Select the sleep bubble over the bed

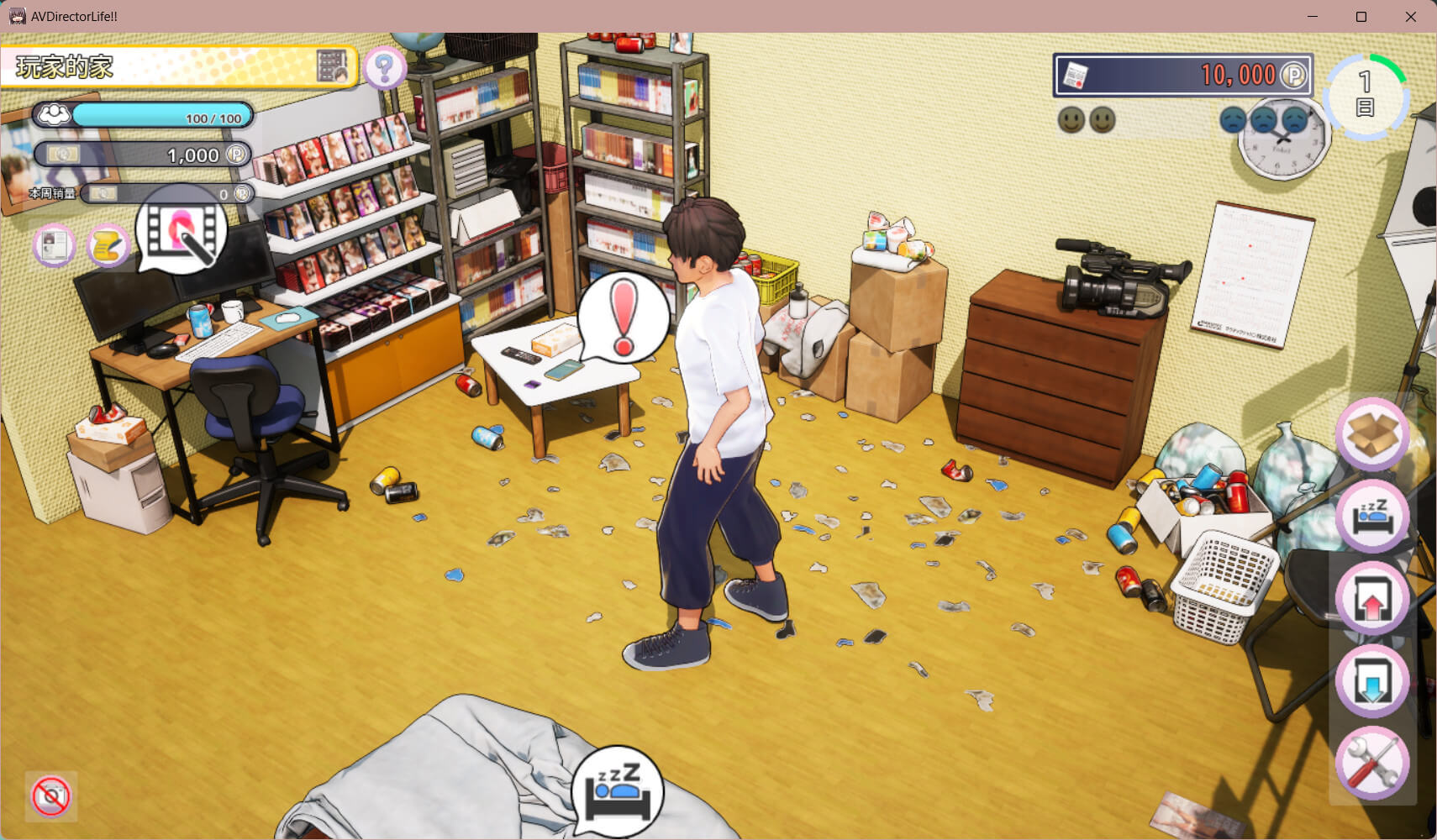click(618, 791)
